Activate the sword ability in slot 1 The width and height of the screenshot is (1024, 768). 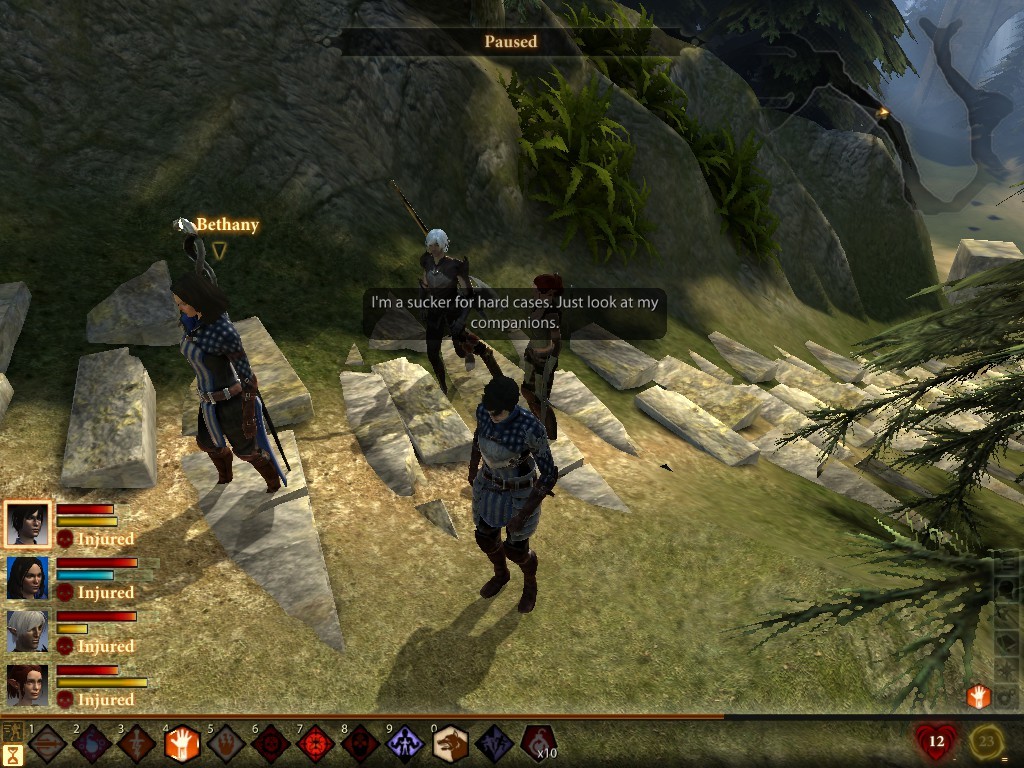click(47, 744)
